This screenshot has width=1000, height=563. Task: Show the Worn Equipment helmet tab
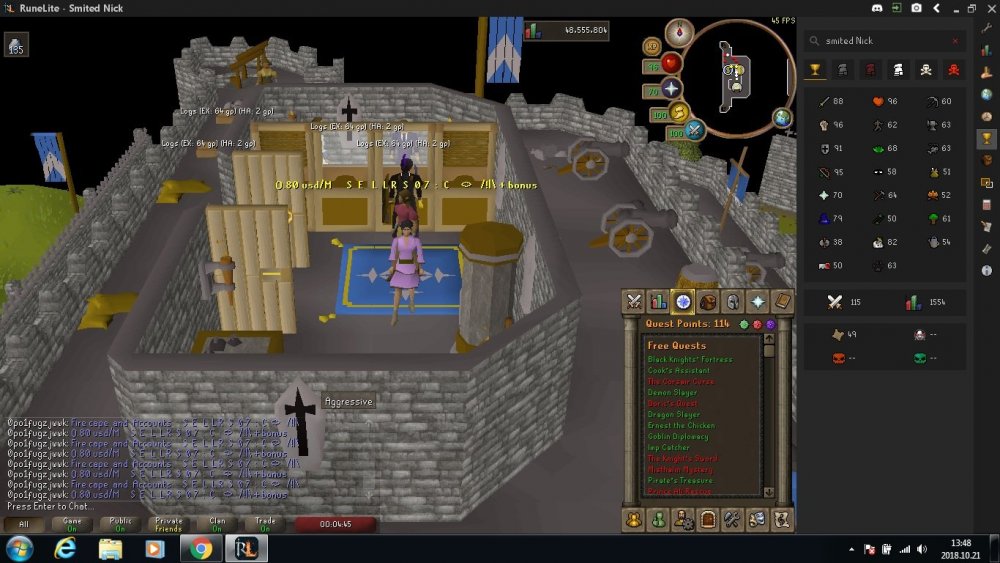point(733,301)
